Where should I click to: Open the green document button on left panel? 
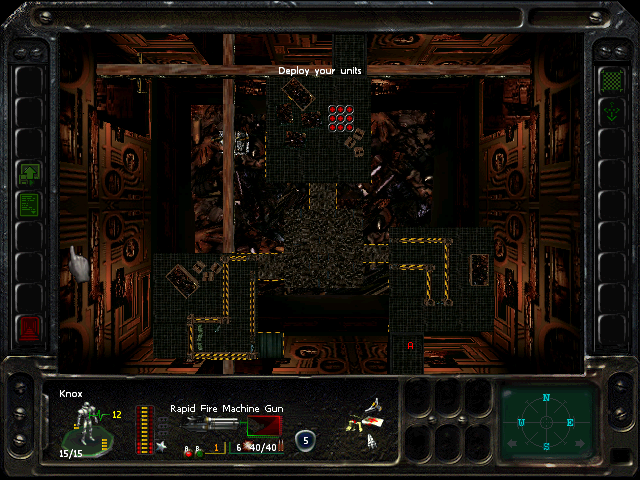[x=30, y=204]
